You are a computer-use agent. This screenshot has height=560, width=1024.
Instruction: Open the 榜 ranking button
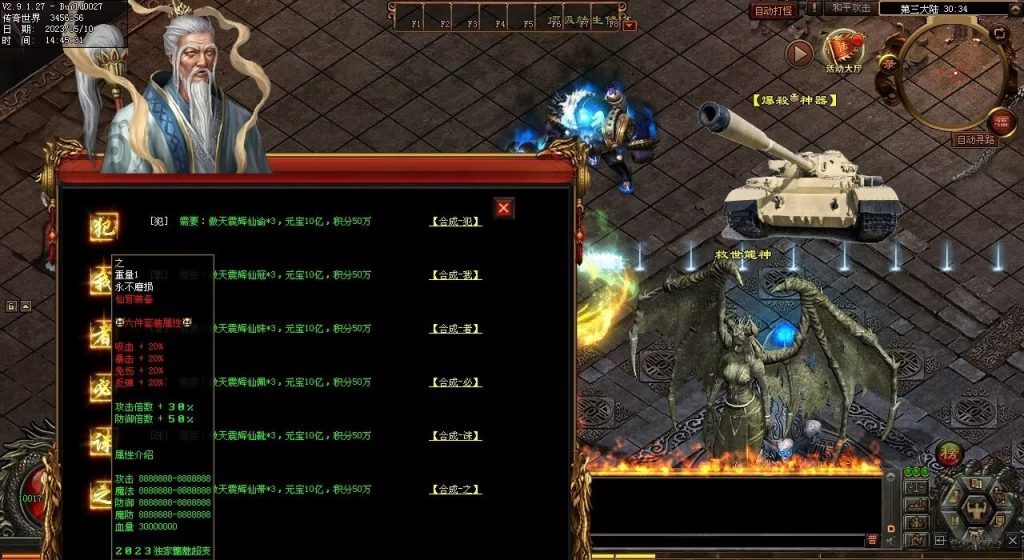950,452
